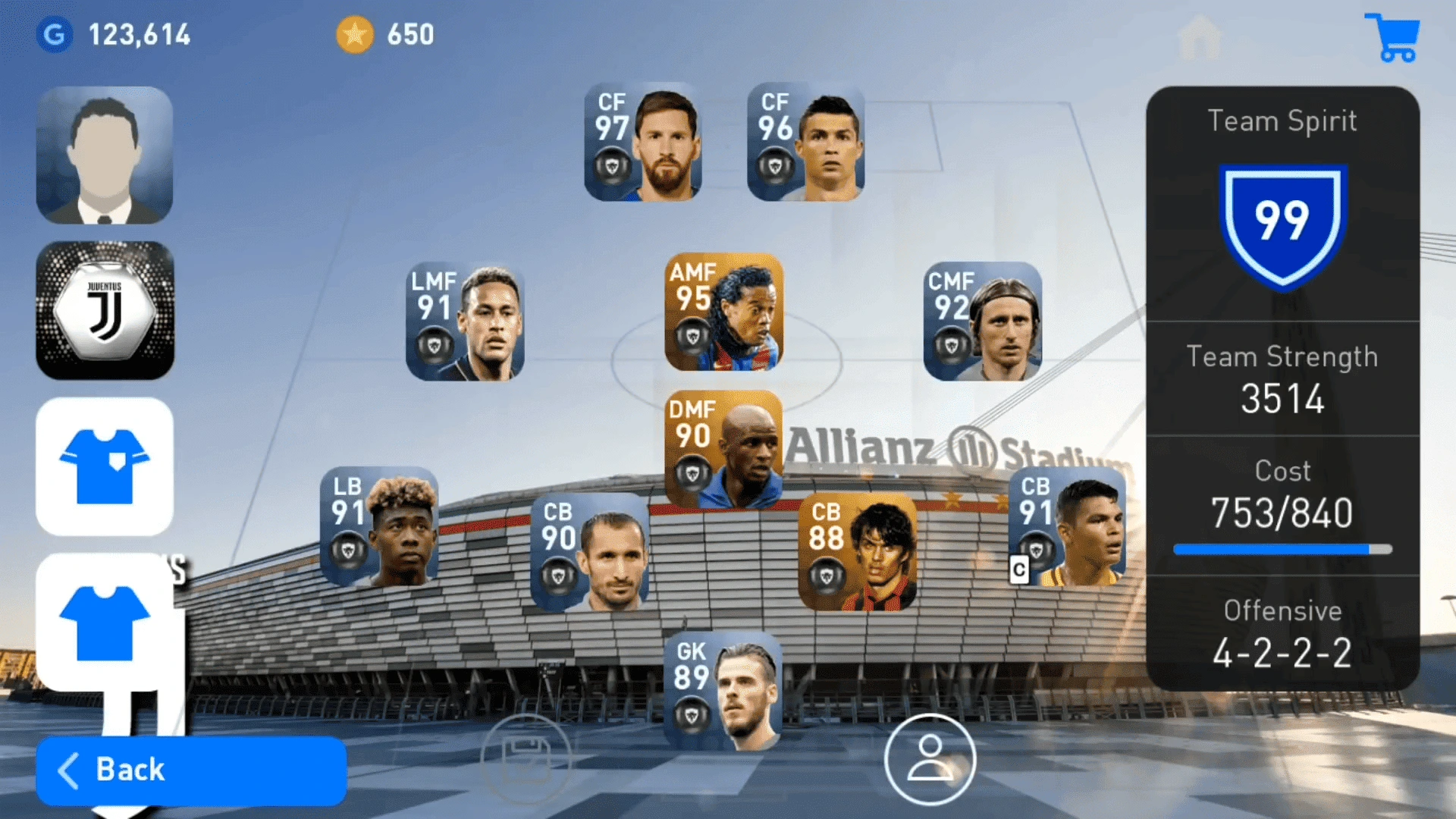Choose the LMF 91 player card

(465, 322)
